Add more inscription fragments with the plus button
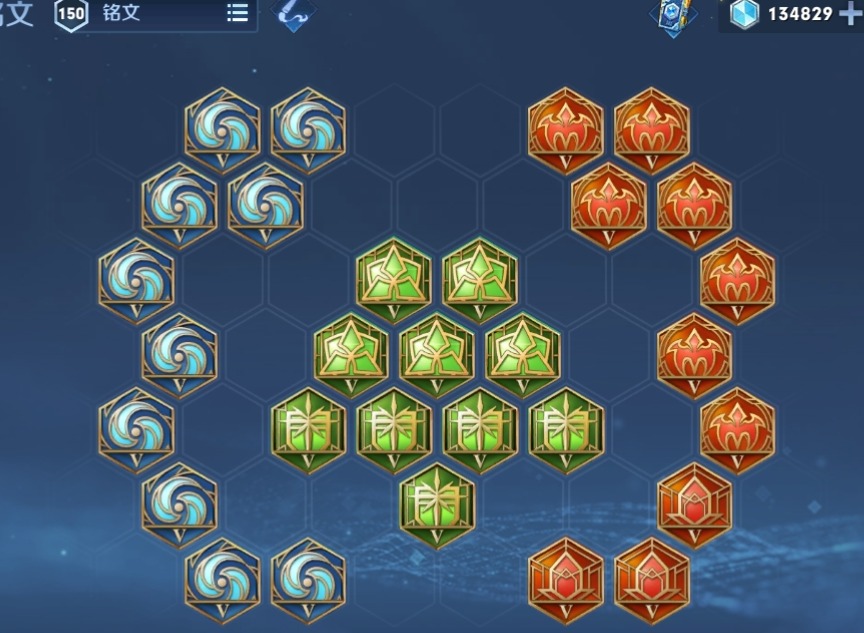Image resolution: width=864 pixels, height=633 pixels. (850, 14)
